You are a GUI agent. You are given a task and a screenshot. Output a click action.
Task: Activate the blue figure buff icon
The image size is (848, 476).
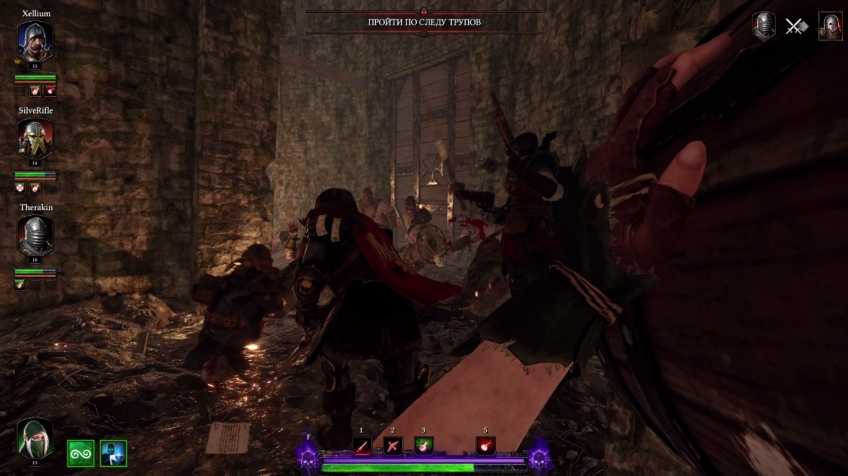(113, 453)
